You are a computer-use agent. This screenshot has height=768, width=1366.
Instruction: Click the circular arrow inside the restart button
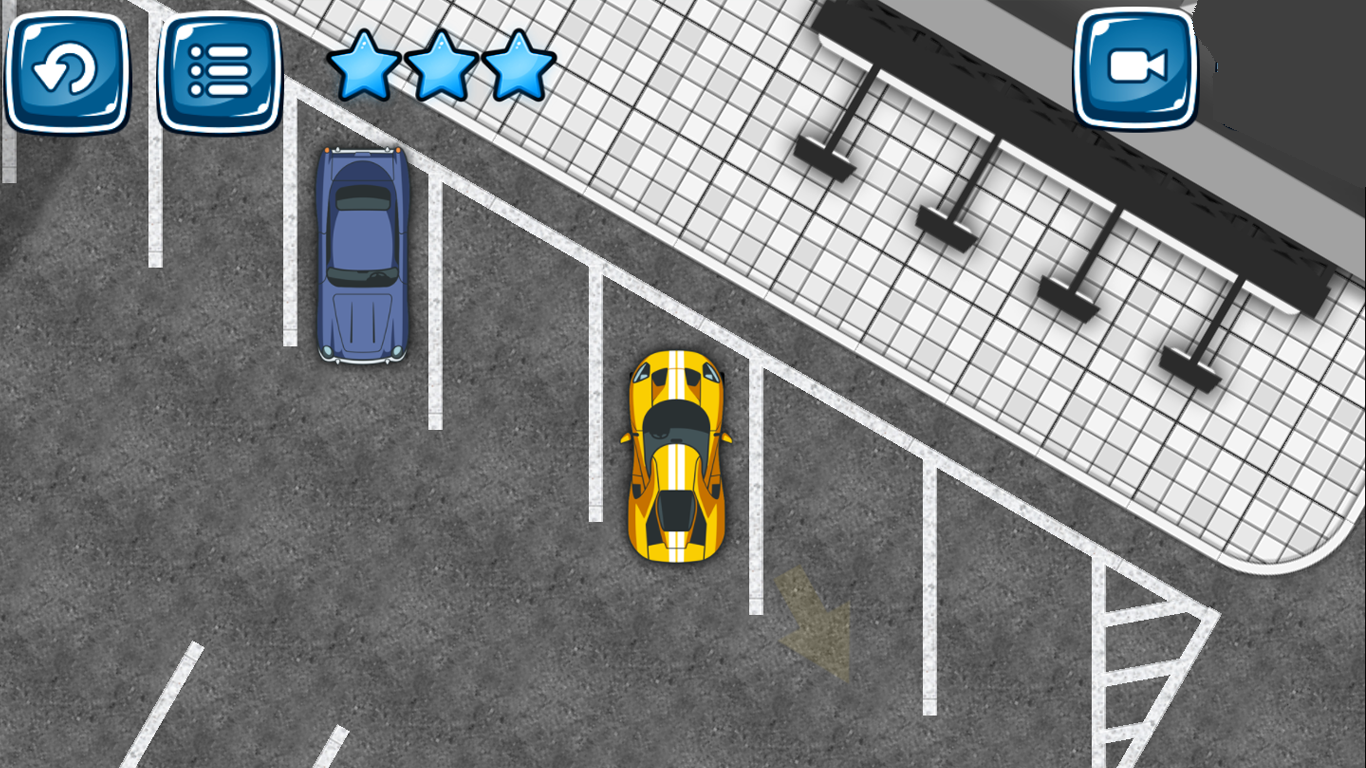(x=66, y=70)
